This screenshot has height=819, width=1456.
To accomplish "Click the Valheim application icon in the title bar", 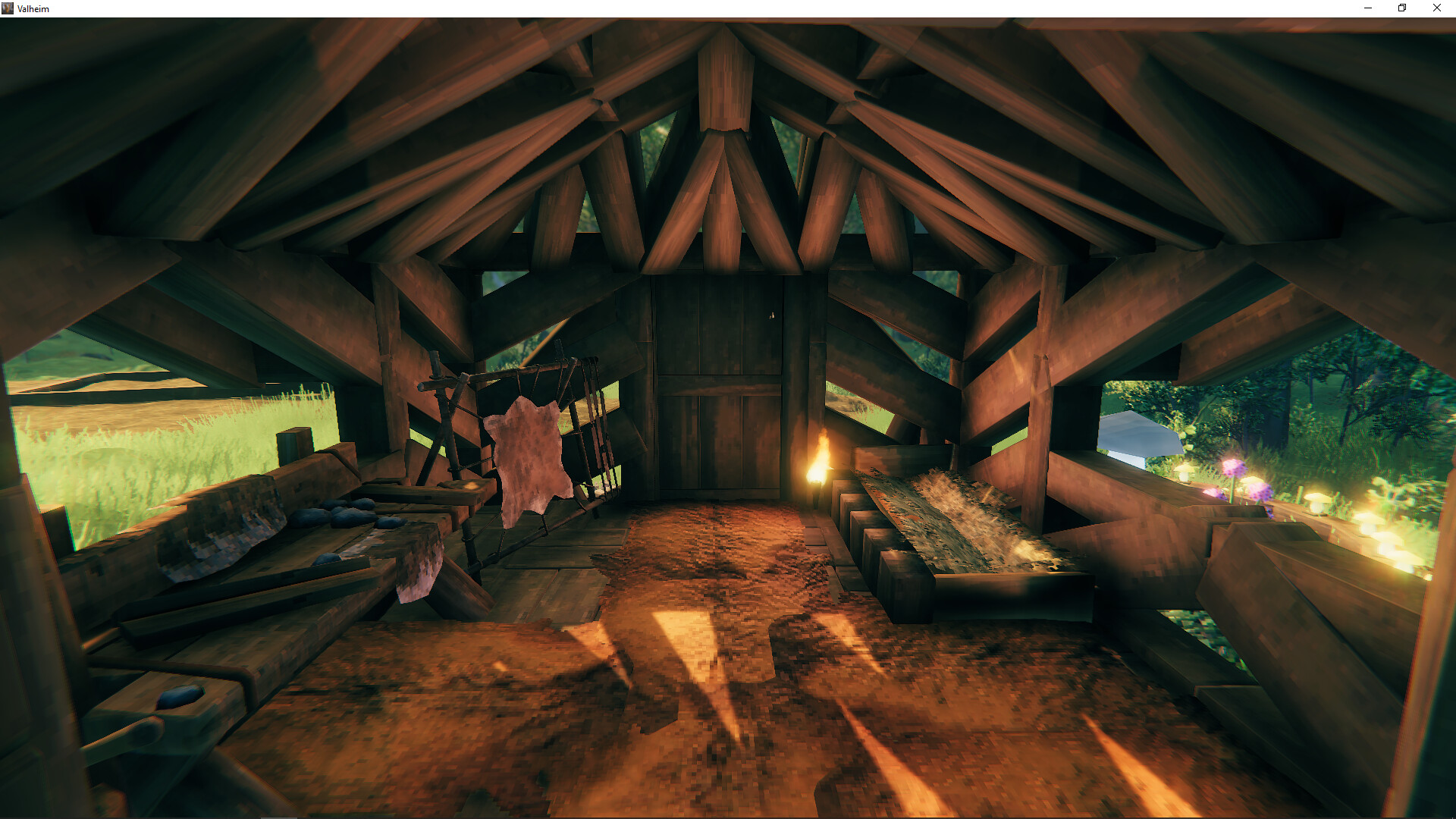I will coord(8,8).
